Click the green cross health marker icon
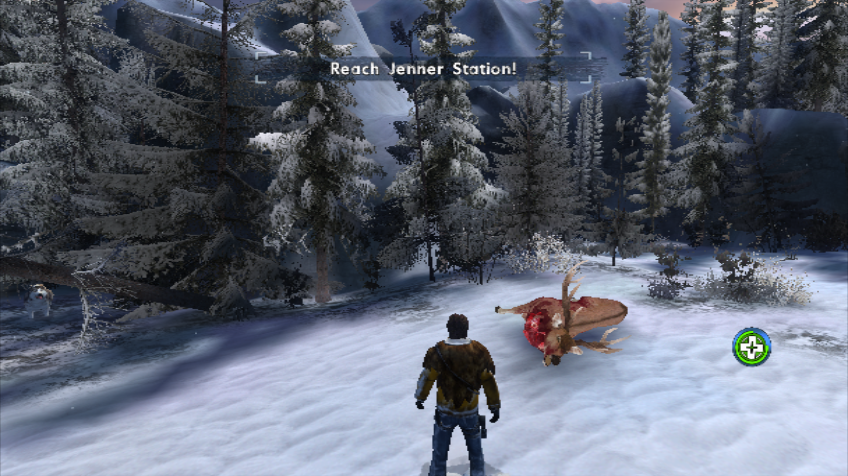Image resolution: width=848 pixels, height=476 pixels. click(x=751, y=347)
